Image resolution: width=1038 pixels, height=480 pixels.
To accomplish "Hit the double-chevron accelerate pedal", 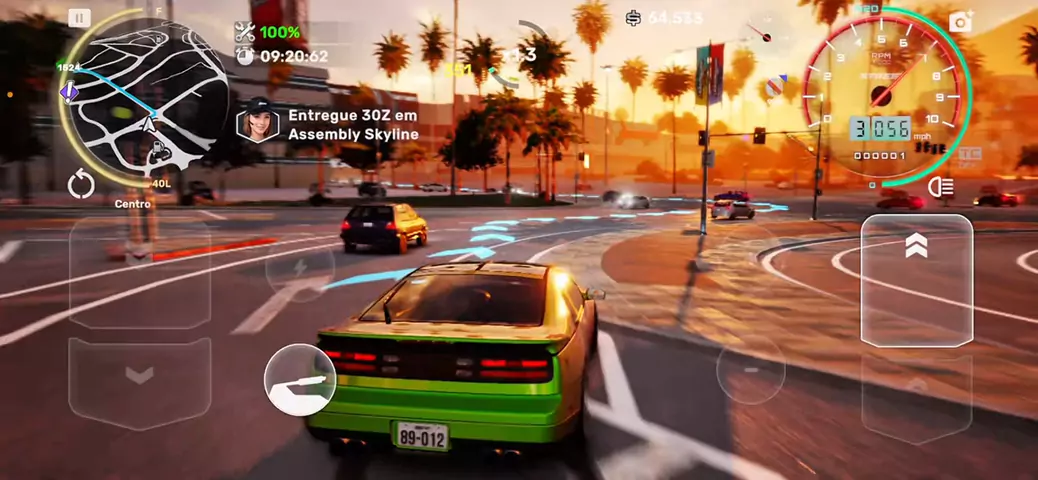I will point(916,280).
